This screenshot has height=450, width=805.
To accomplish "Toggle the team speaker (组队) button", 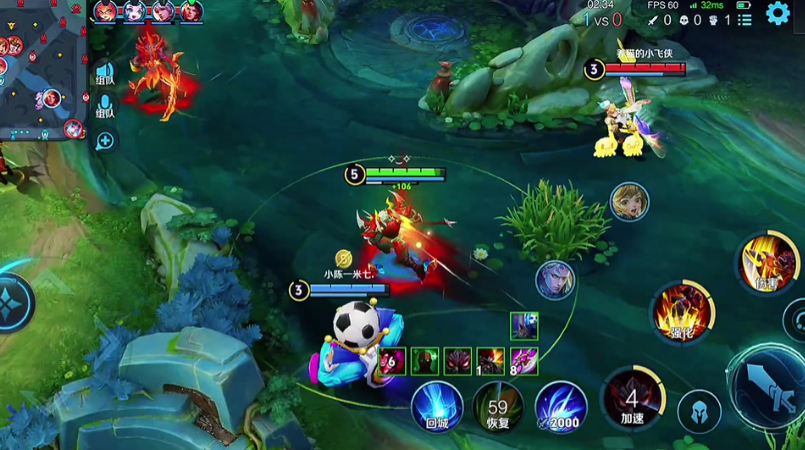I will (x=105, y=73).
